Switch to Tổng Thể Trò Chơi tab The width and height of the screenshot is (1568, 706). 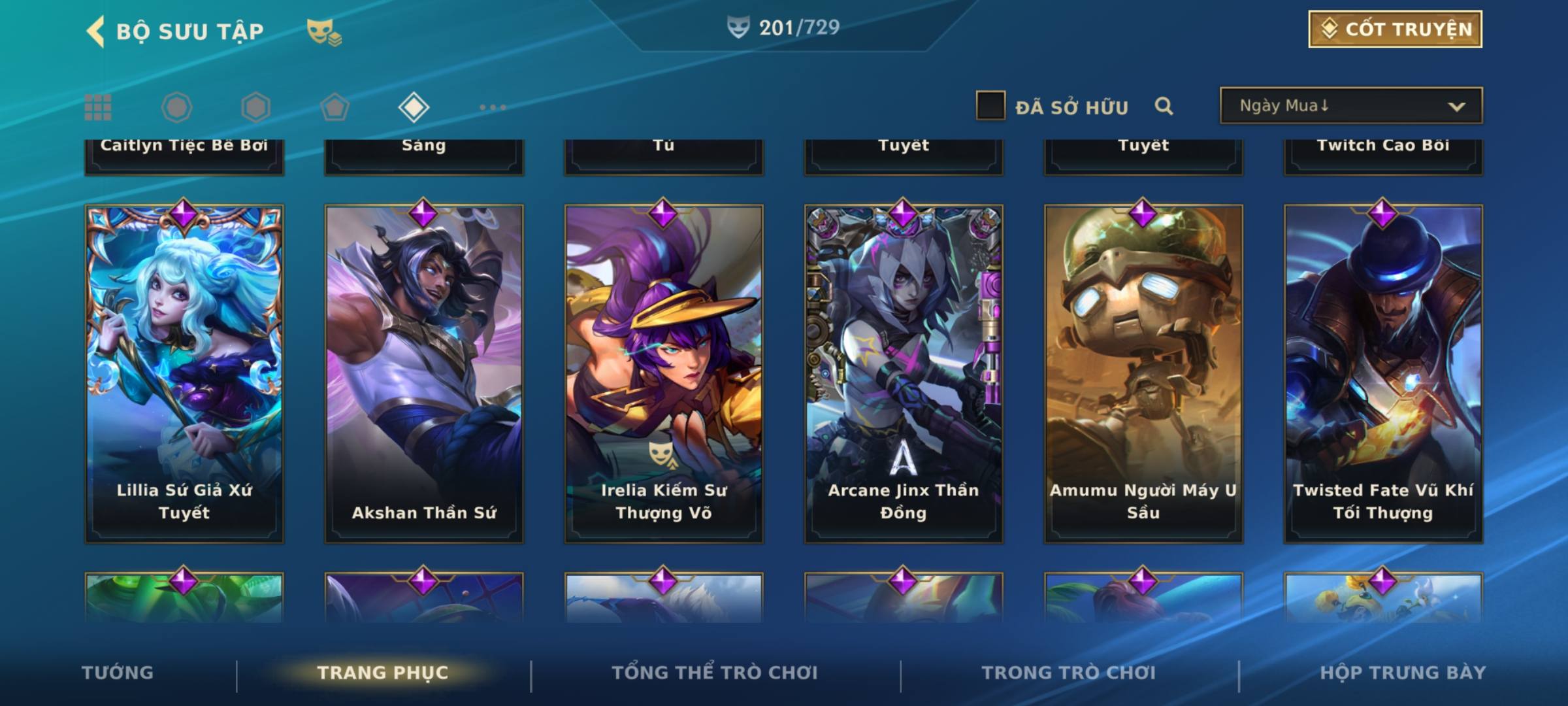[x=715, y=673]
